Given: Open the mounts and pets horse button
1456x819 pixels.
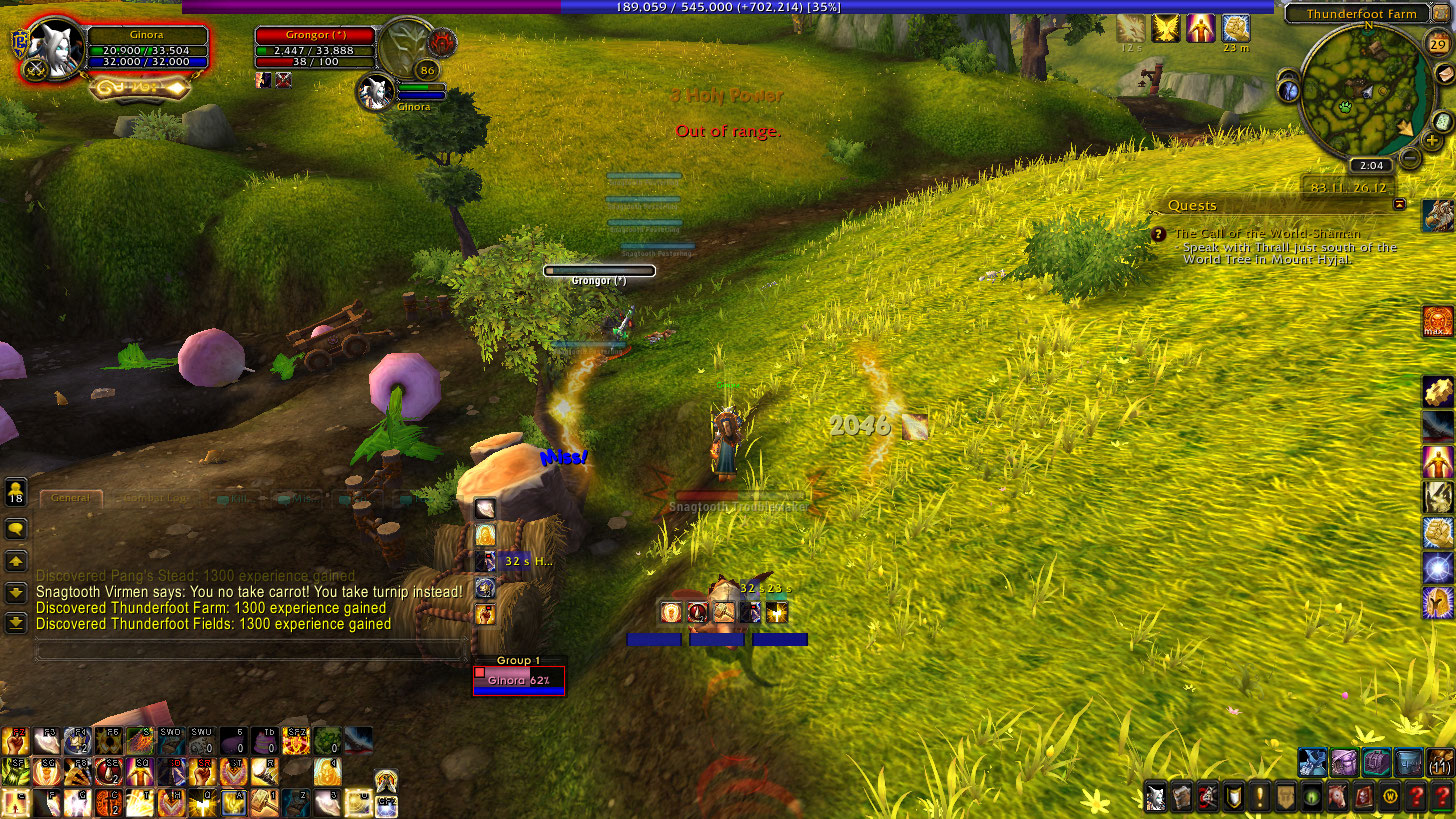Looking at the screenshot, I should (1338, 798).
